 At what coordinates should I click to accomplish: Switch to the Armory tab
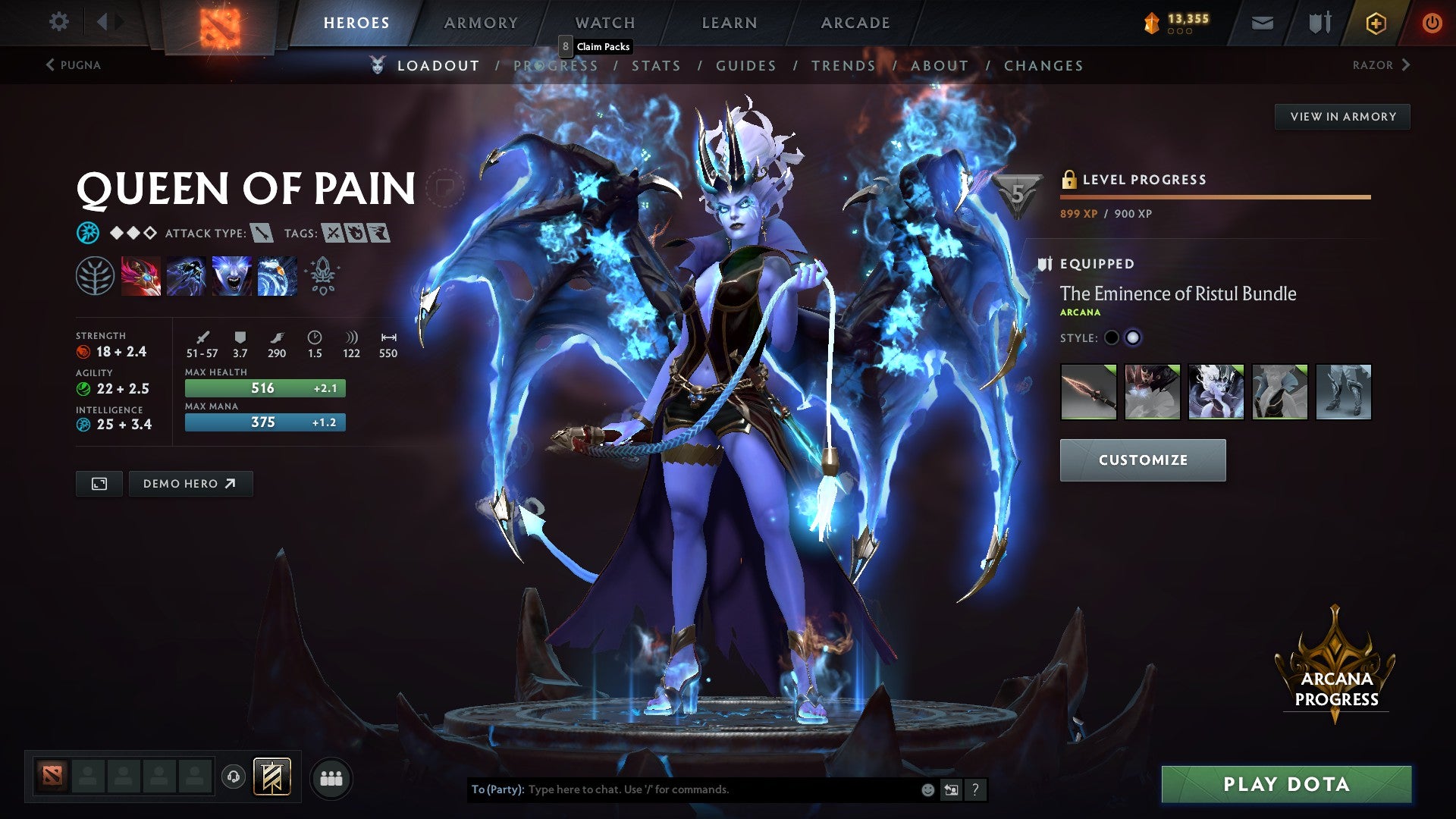pos(481,23)
